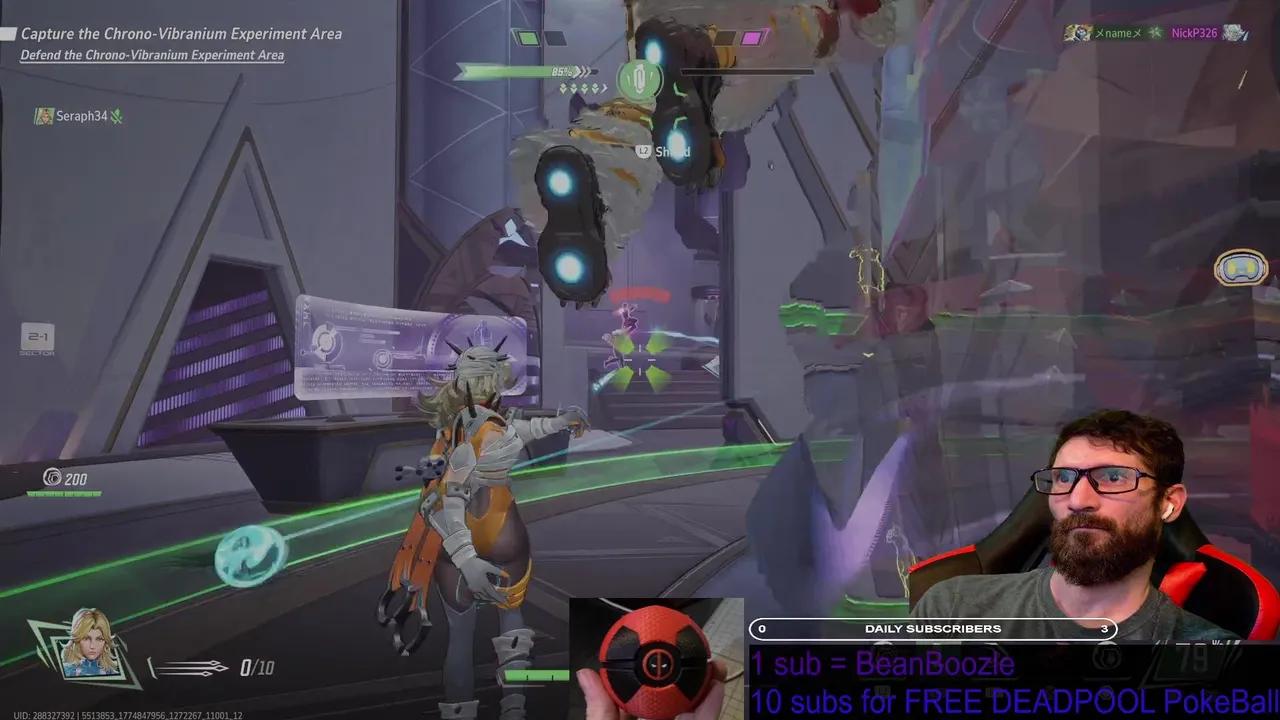Click the green teal capture orb effect
This screenshot has height=720, width=1280.
247,552
